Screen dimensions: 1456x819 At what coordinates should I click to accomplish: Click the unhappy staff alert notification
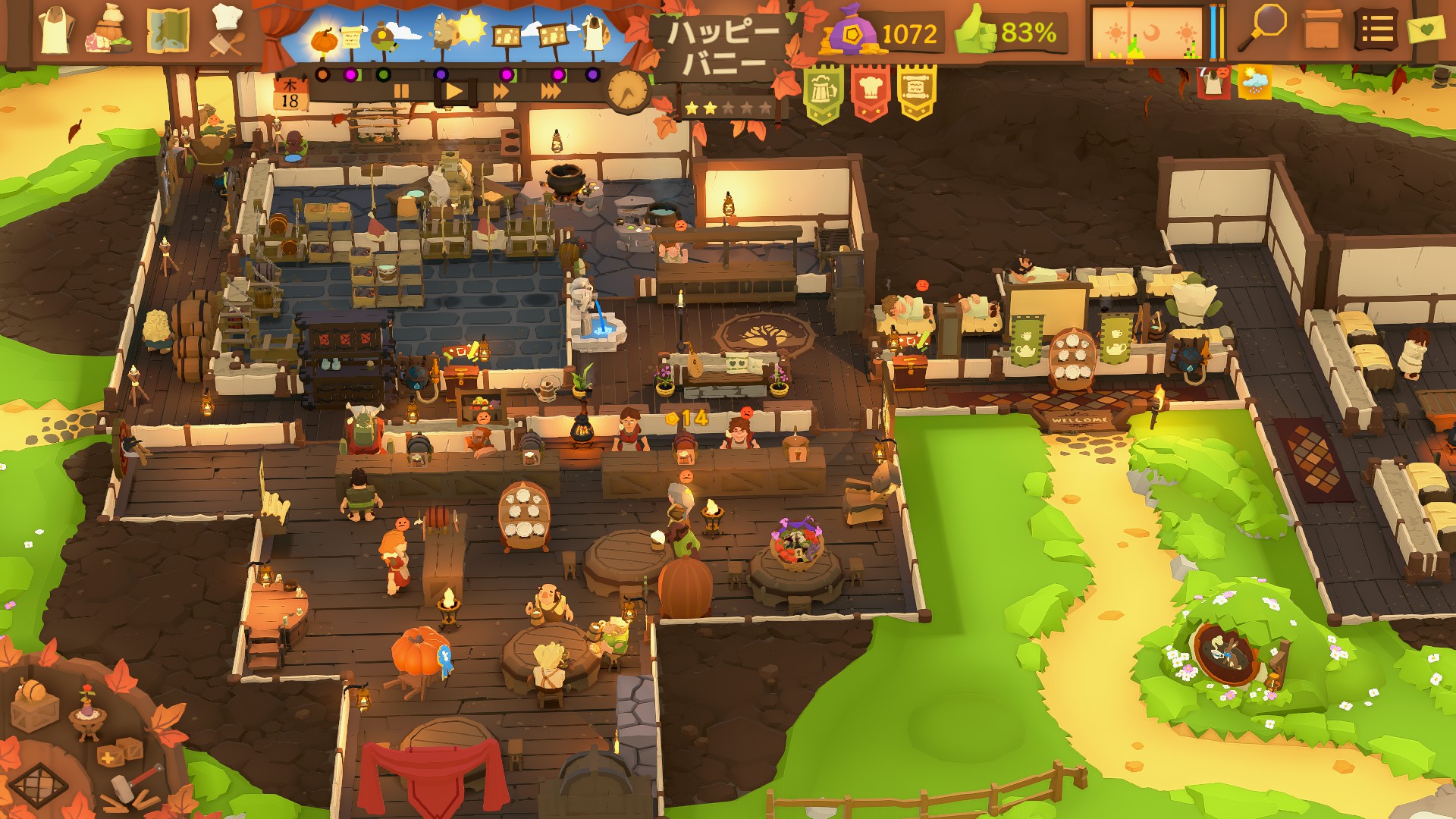(x=1214, y=82)
